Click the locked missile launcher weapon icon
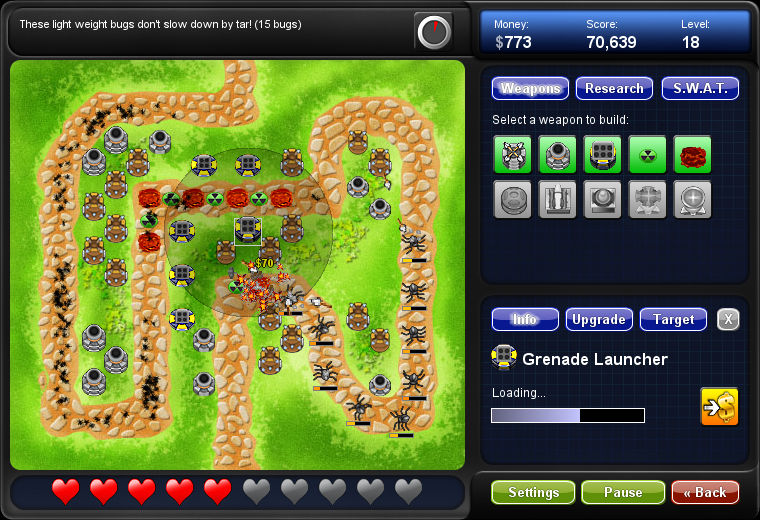The width and height of the screenshot is (760, 520). [557, 199]
